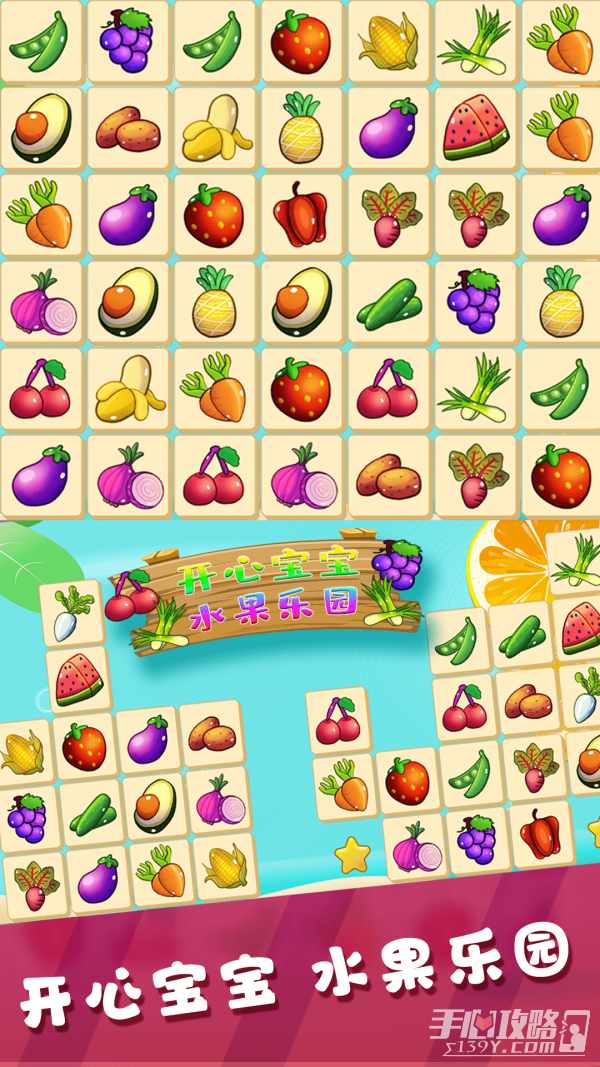Choose the potato tile between avocado and banana
Image resolution: width=600 pixels, height=1067 pixels.
click(127, 128)
